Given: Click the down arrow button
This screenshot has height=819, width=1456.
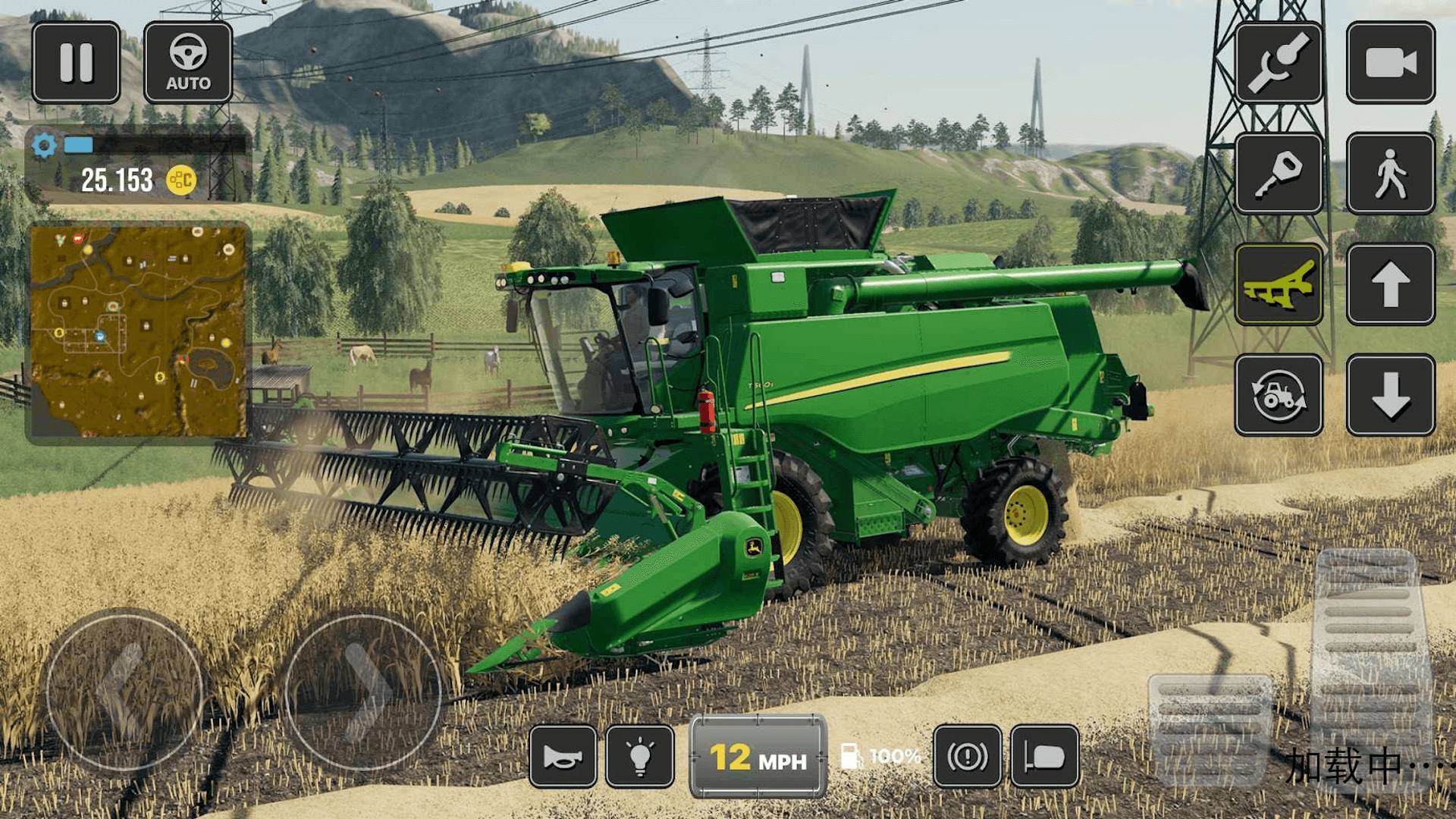Looking at the screenshot, I should point(1390,395).
